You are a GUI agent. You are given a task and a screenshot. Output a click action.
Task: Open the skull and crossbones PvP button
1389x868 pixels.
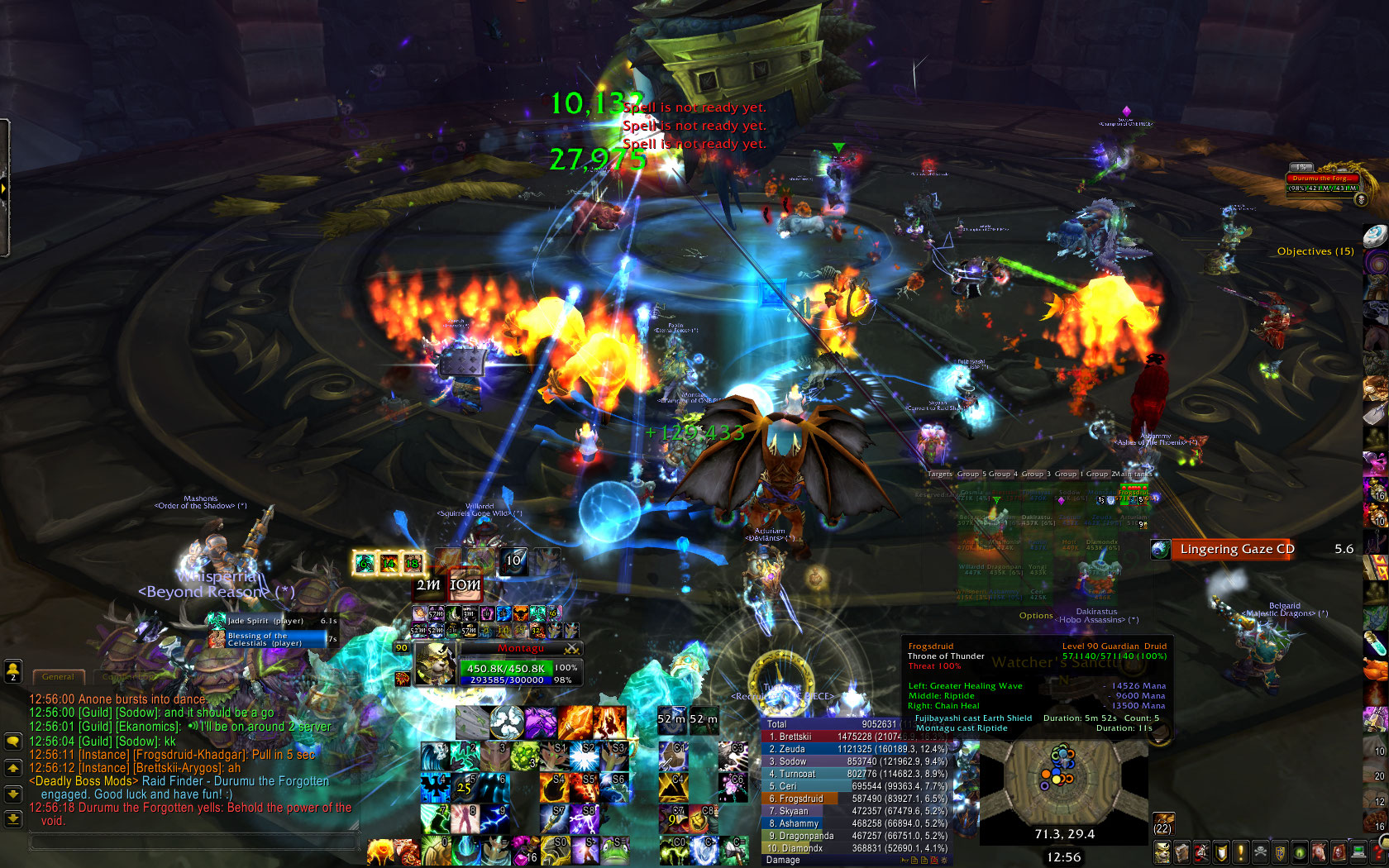click(x=1259, y=851)
